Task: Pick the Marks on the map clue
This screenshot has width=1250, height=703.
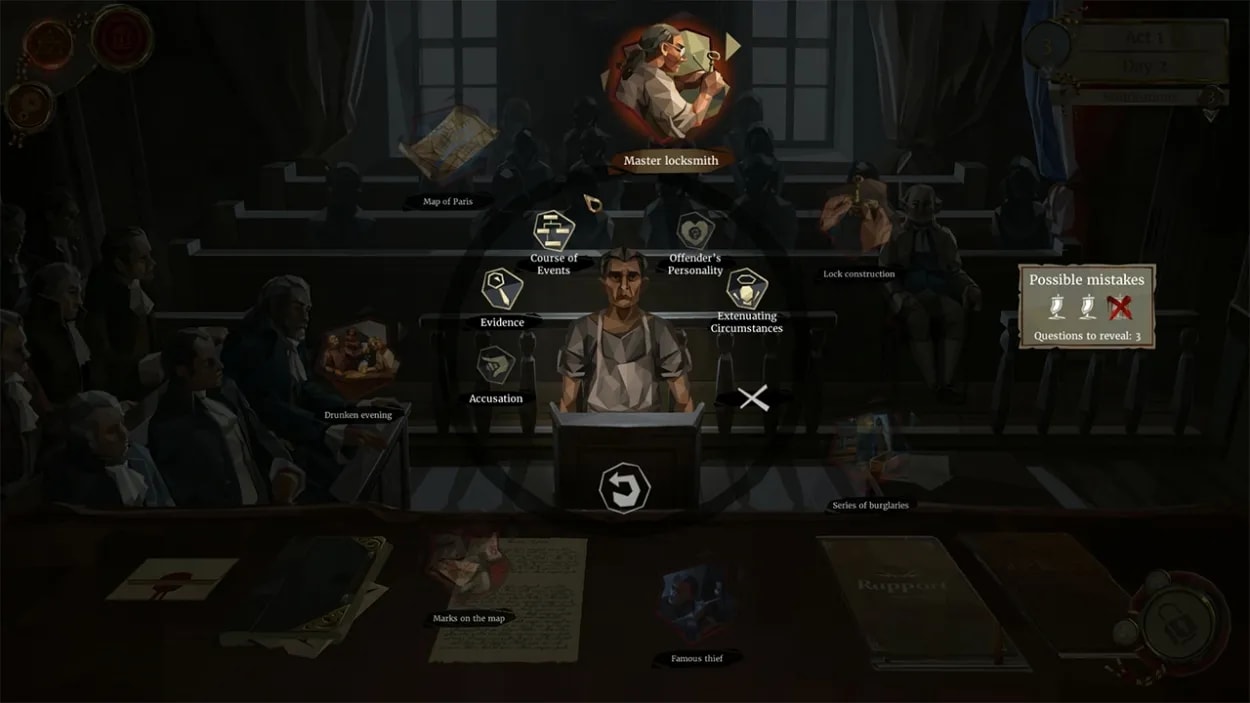Action: coord(467,568)
